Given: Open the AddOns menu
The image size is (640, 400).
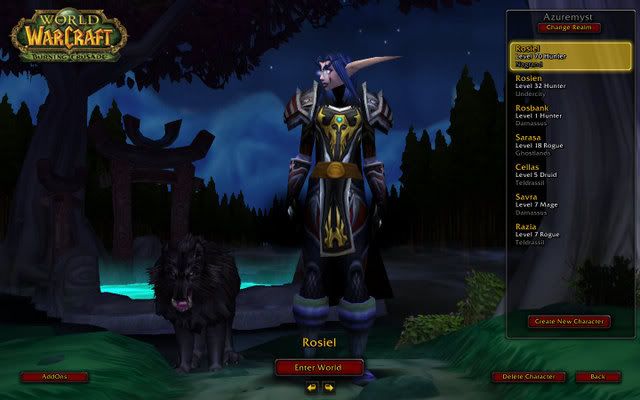Looking at the screenshot, I should [x=54, y=377].
